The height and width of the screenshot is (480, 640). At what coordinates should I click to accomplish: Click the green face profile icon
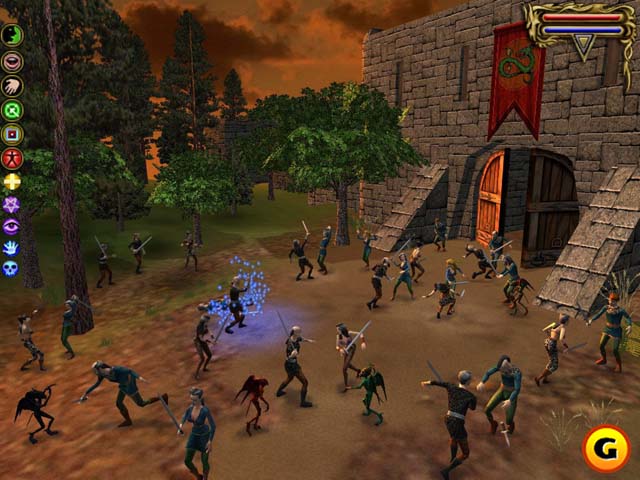12,36
